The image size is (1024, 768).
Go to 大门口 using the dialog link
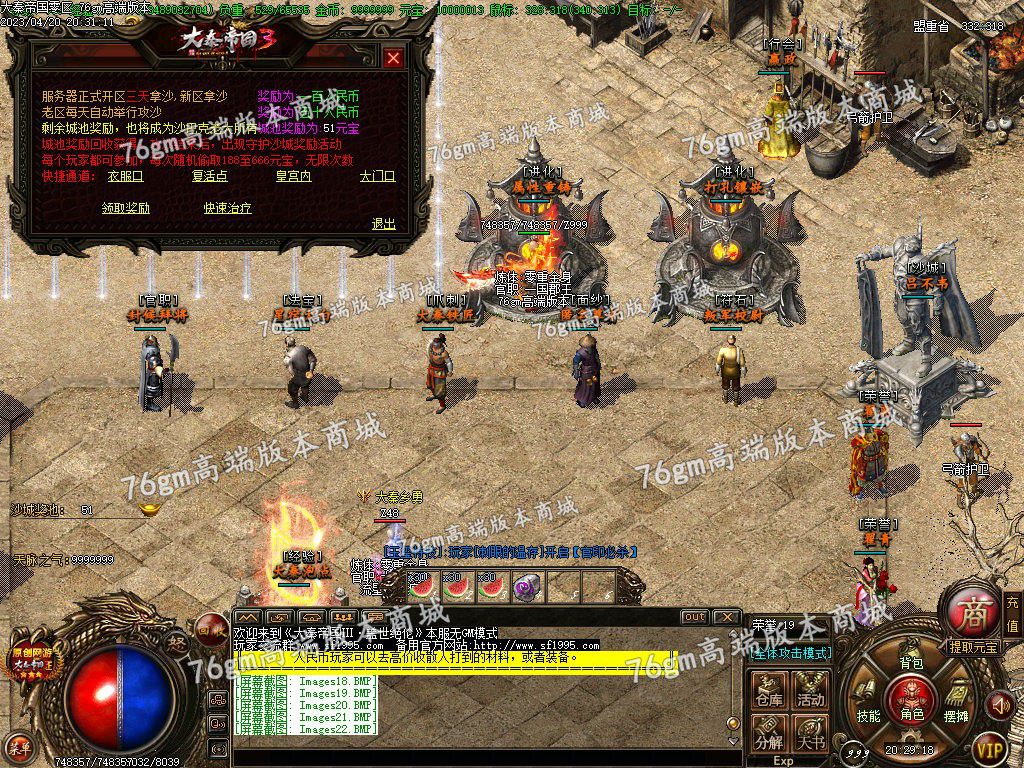(377, 176)
